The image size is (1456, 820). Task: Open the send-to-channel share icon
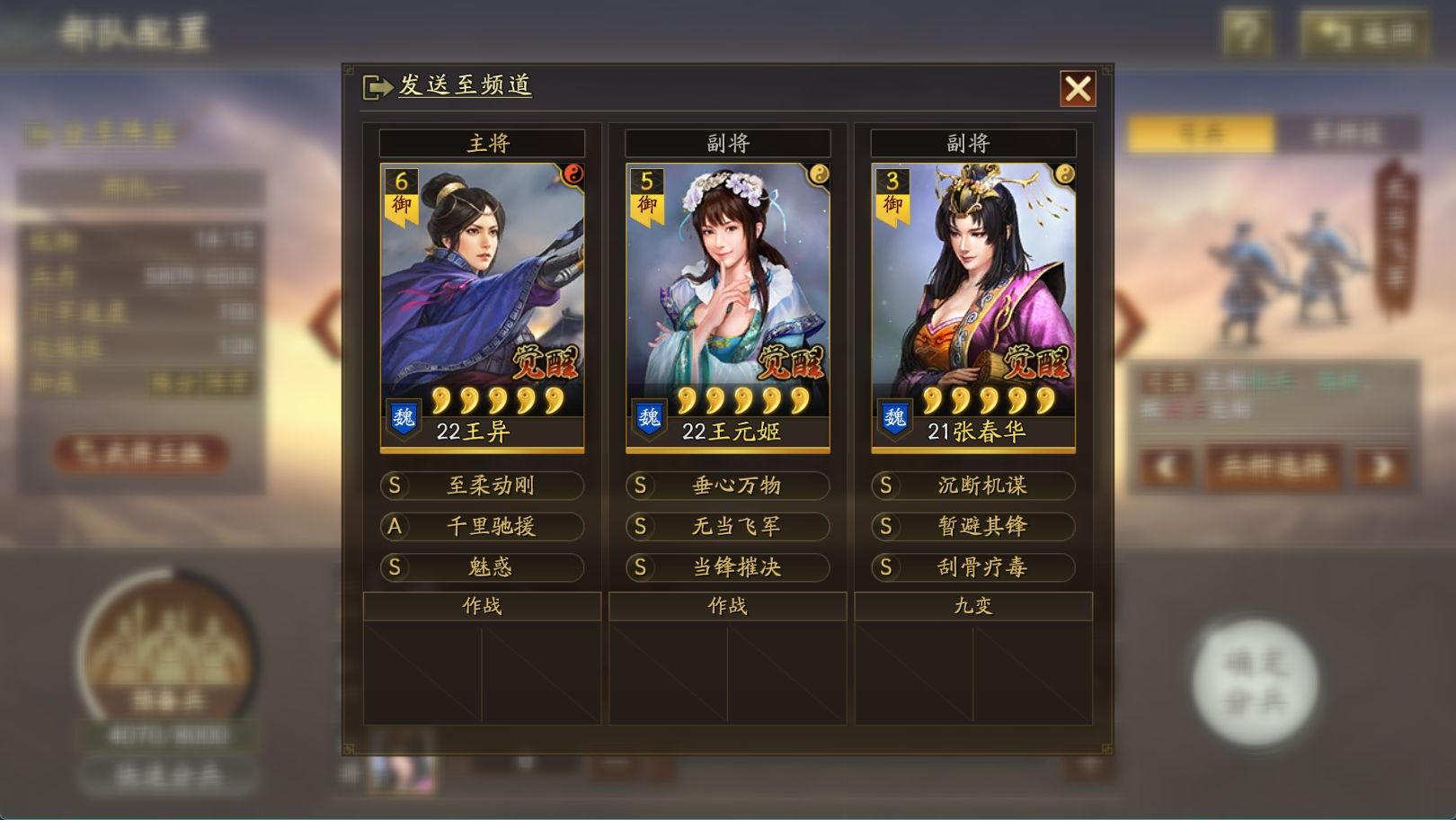click(x=376, y=85)
